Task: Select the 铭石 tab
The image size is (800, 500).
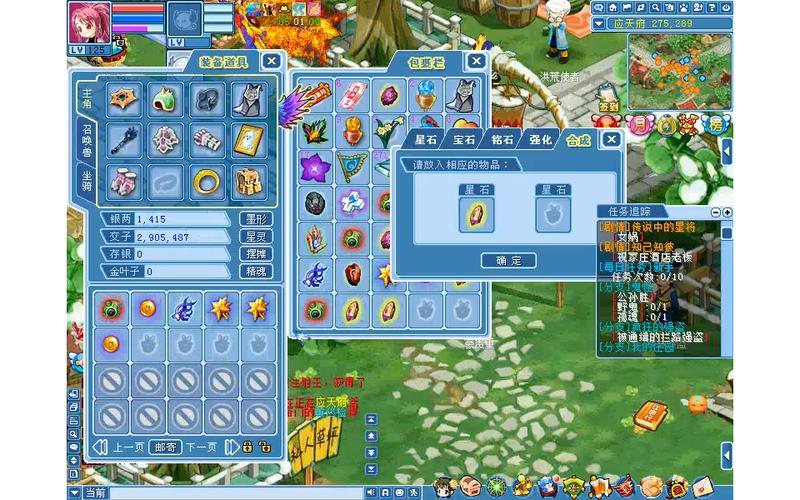Action: click(503, 140)
